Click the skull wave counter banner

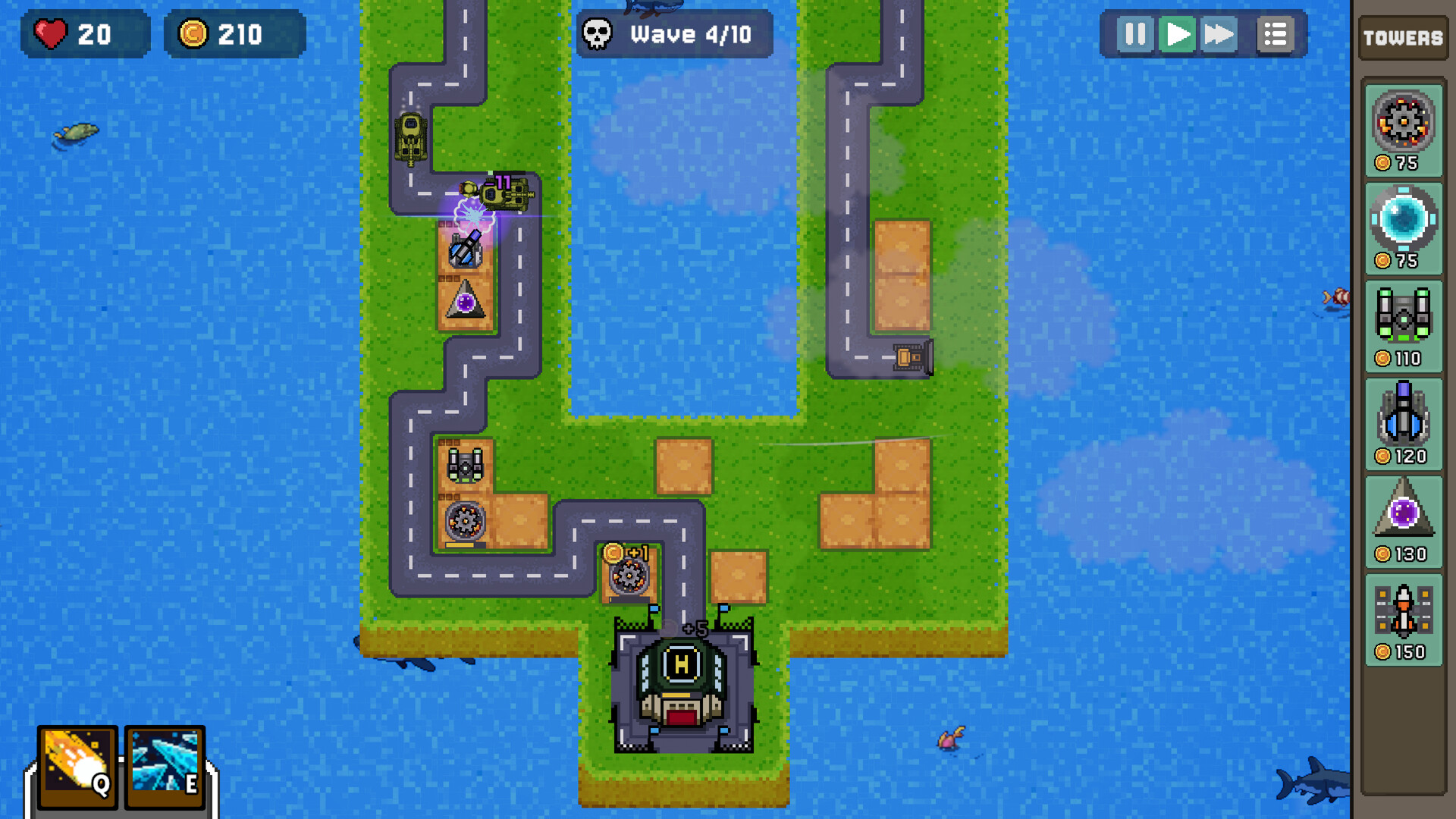673,33
